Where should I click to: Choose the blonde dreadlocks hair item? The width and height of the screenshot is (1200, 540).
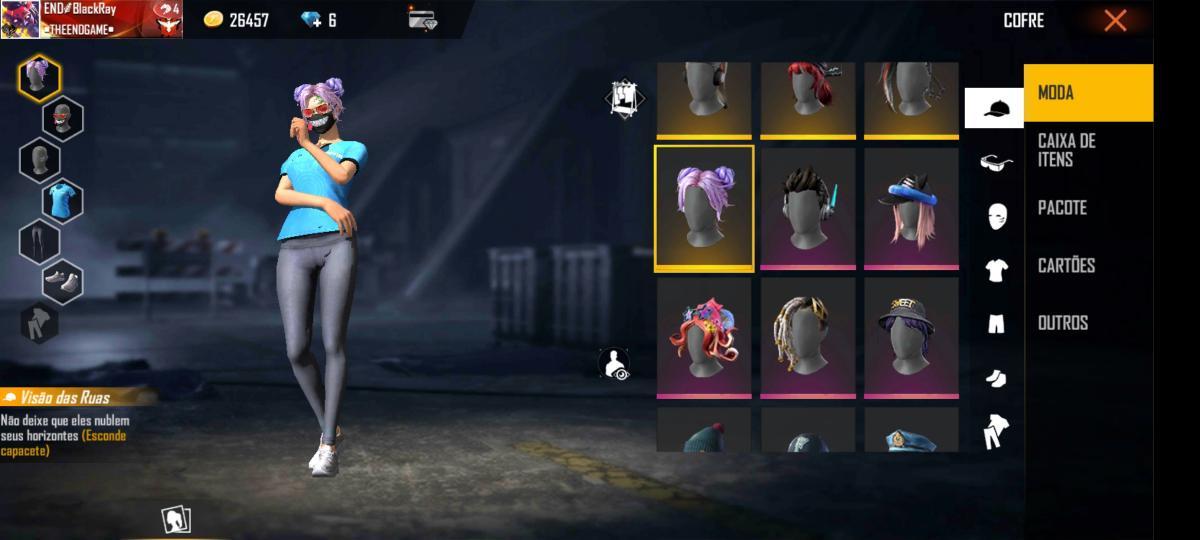pos(808,337)
